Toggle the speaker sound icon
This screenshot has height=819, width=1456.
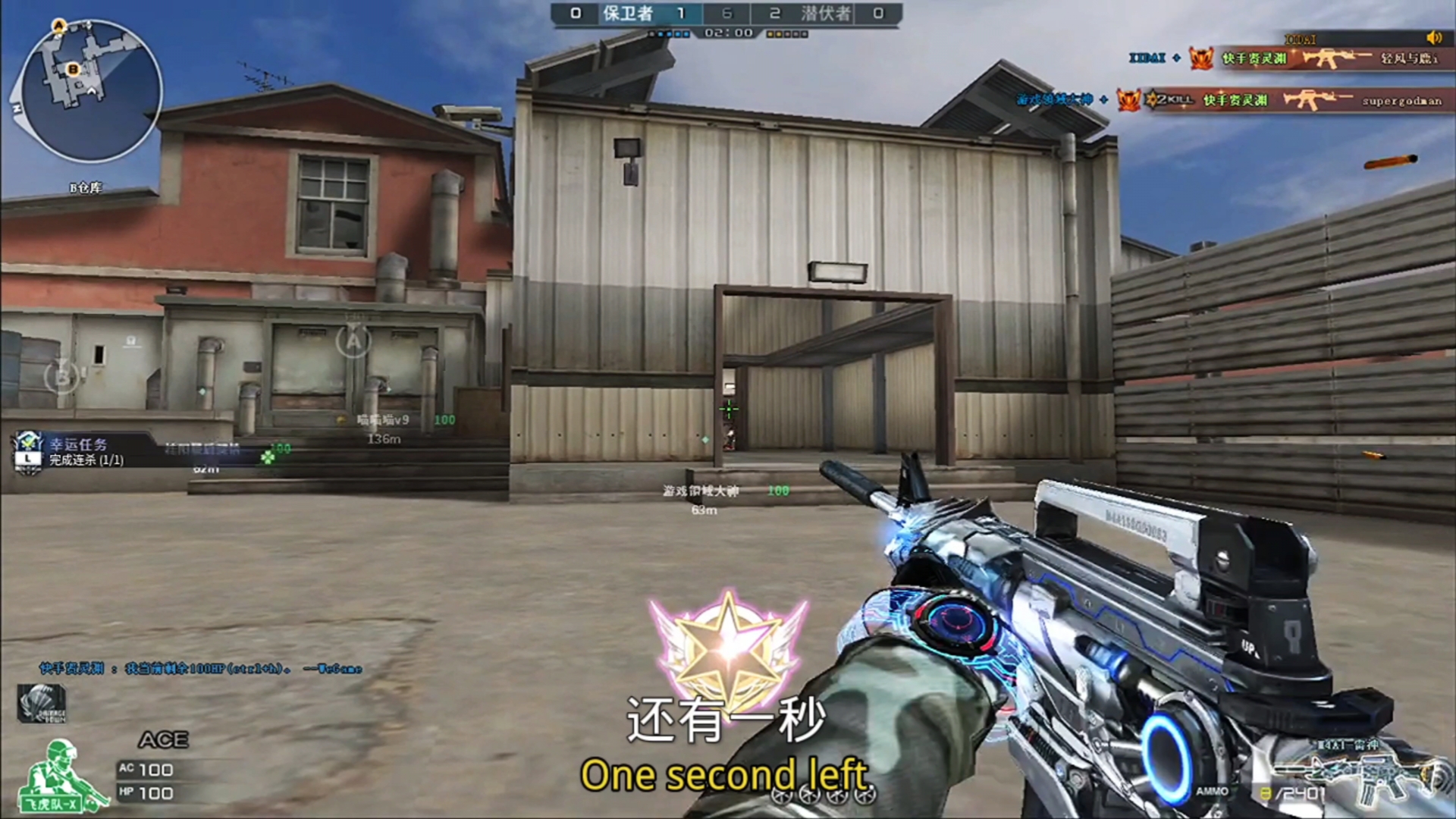[x=1432, y=38]
